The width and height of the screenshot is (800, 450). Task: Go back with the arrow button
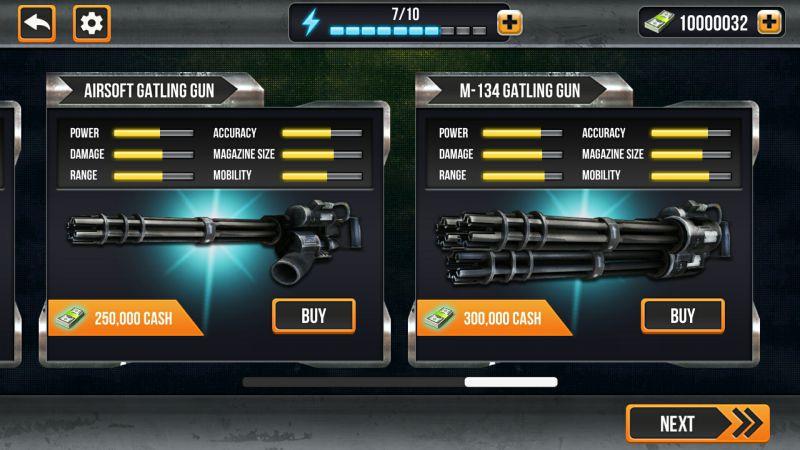click(x=36, y=23)
